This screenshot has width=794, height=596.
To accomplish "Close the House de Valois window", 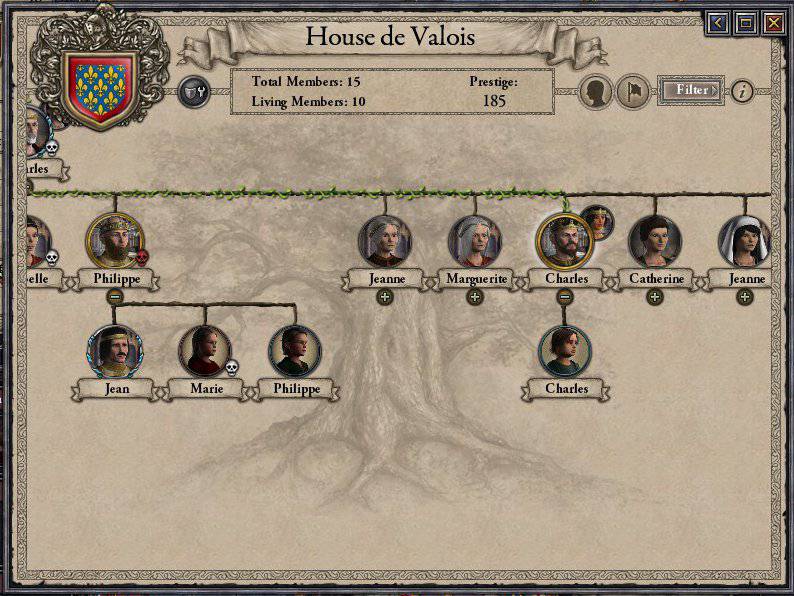I will tap(773, 23).
